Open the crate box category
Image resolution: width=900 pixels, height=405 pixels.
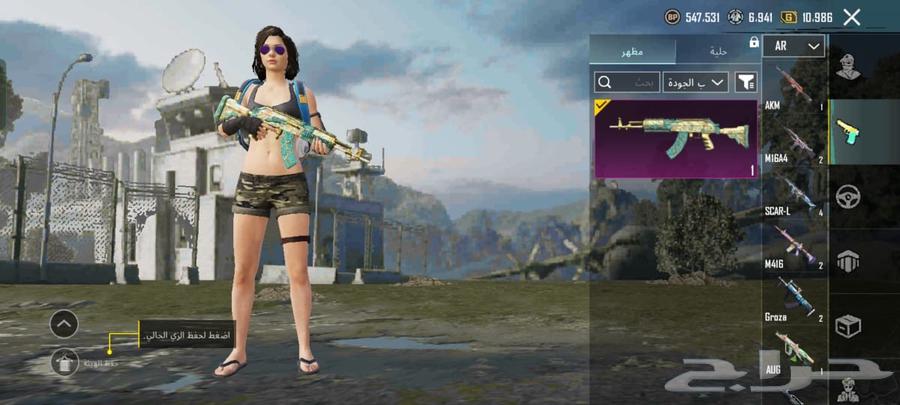click(850, 325)
